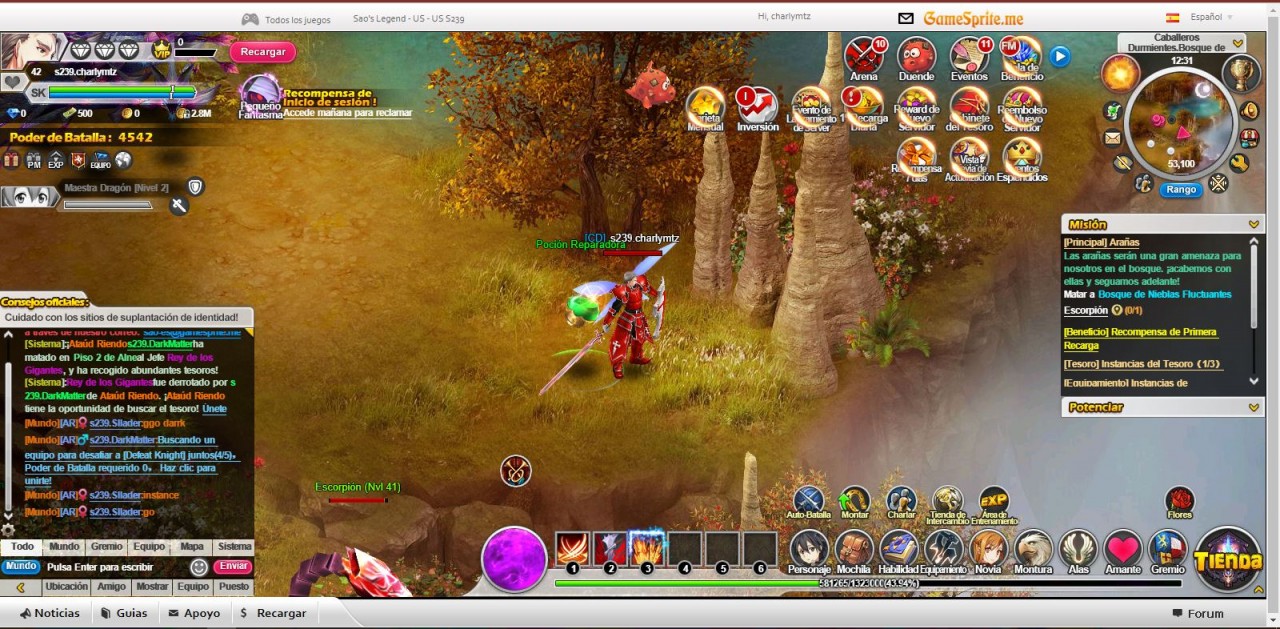Open the Tienda shop
The height and width of the screenshot is (629, 1280).
[x=1227, y=558]
